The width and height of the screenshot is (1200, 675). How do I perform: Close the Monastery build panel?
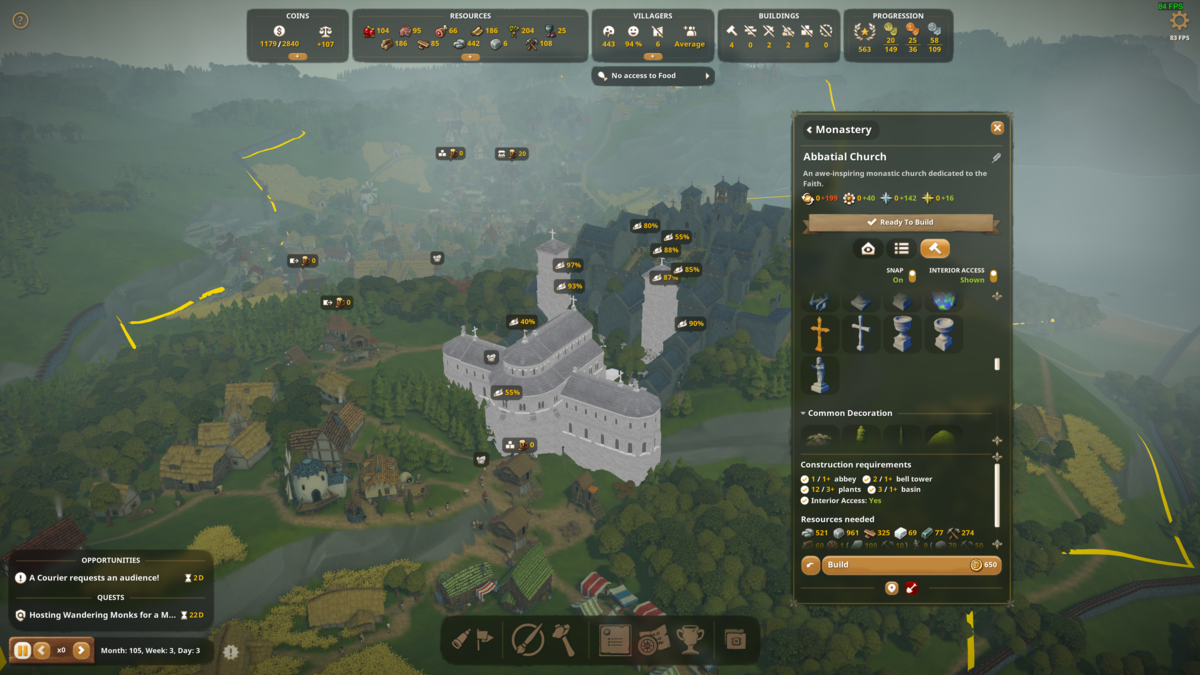tap(997, 128)
